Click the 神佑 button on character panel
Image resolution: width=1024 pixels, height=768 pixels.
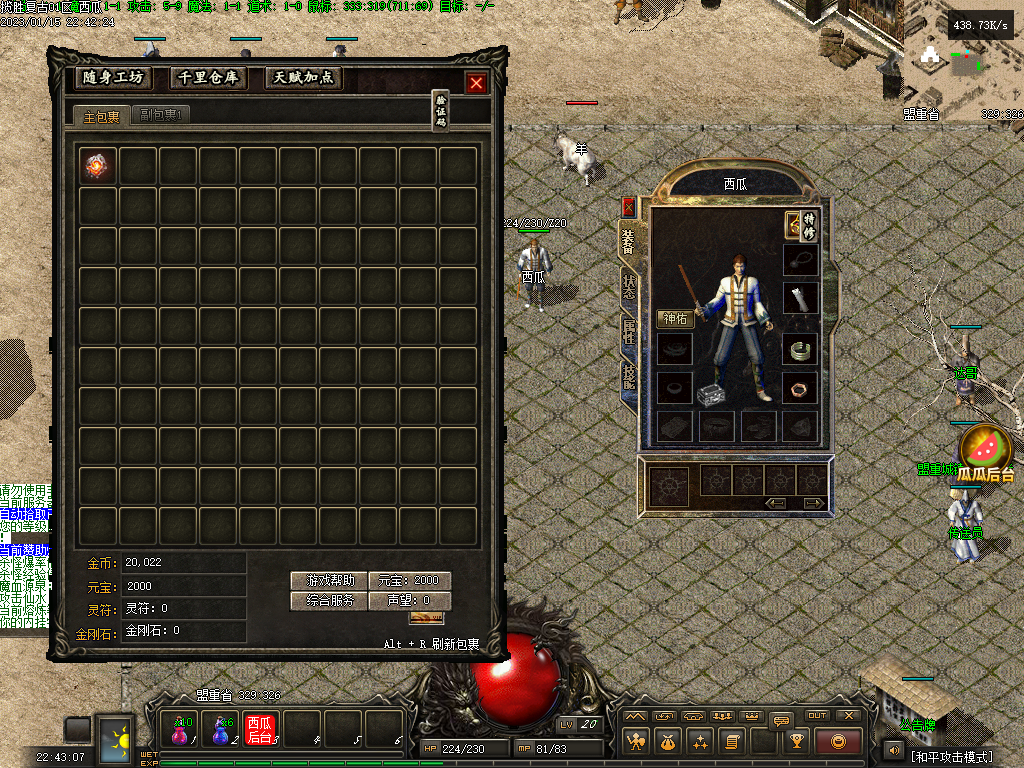click(x=675, y=319)
